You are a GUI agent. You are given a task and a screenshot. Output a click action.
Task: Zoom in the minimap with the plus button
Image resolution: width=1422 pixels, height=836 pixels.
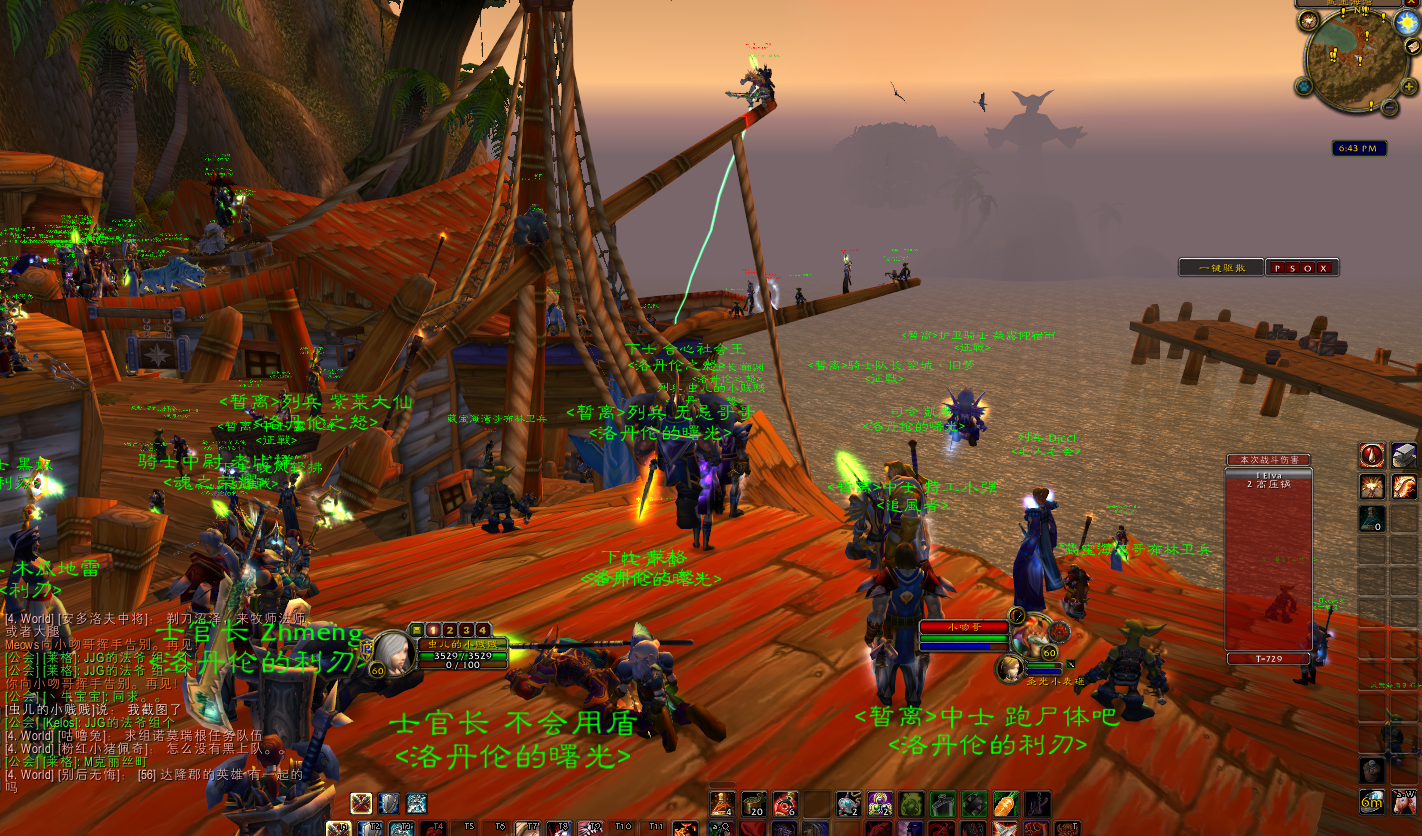pos(1407,86)
